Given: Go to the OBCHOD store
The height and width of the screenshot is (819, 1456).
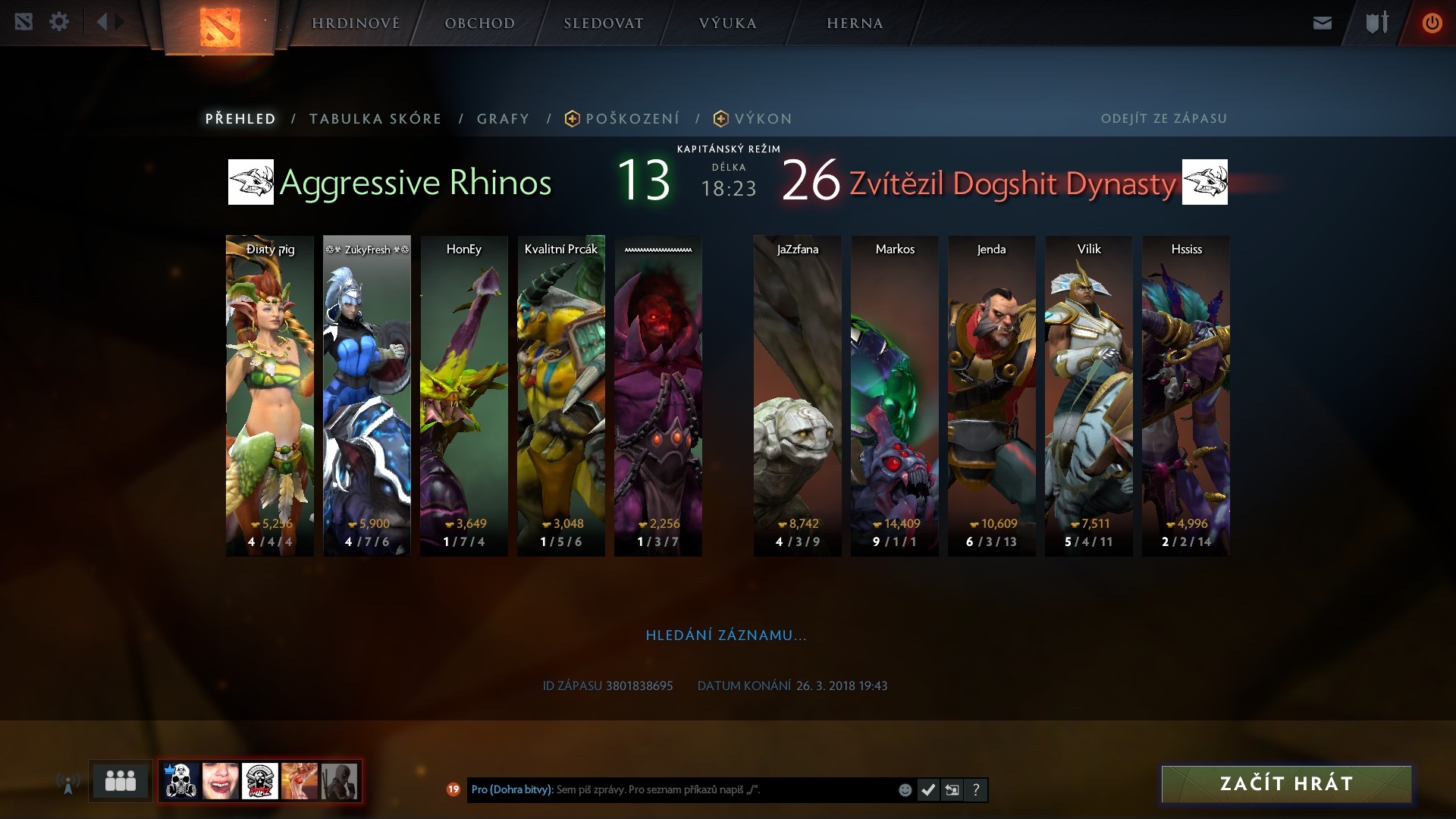Looking at the screenshot, I should (479, 24).
